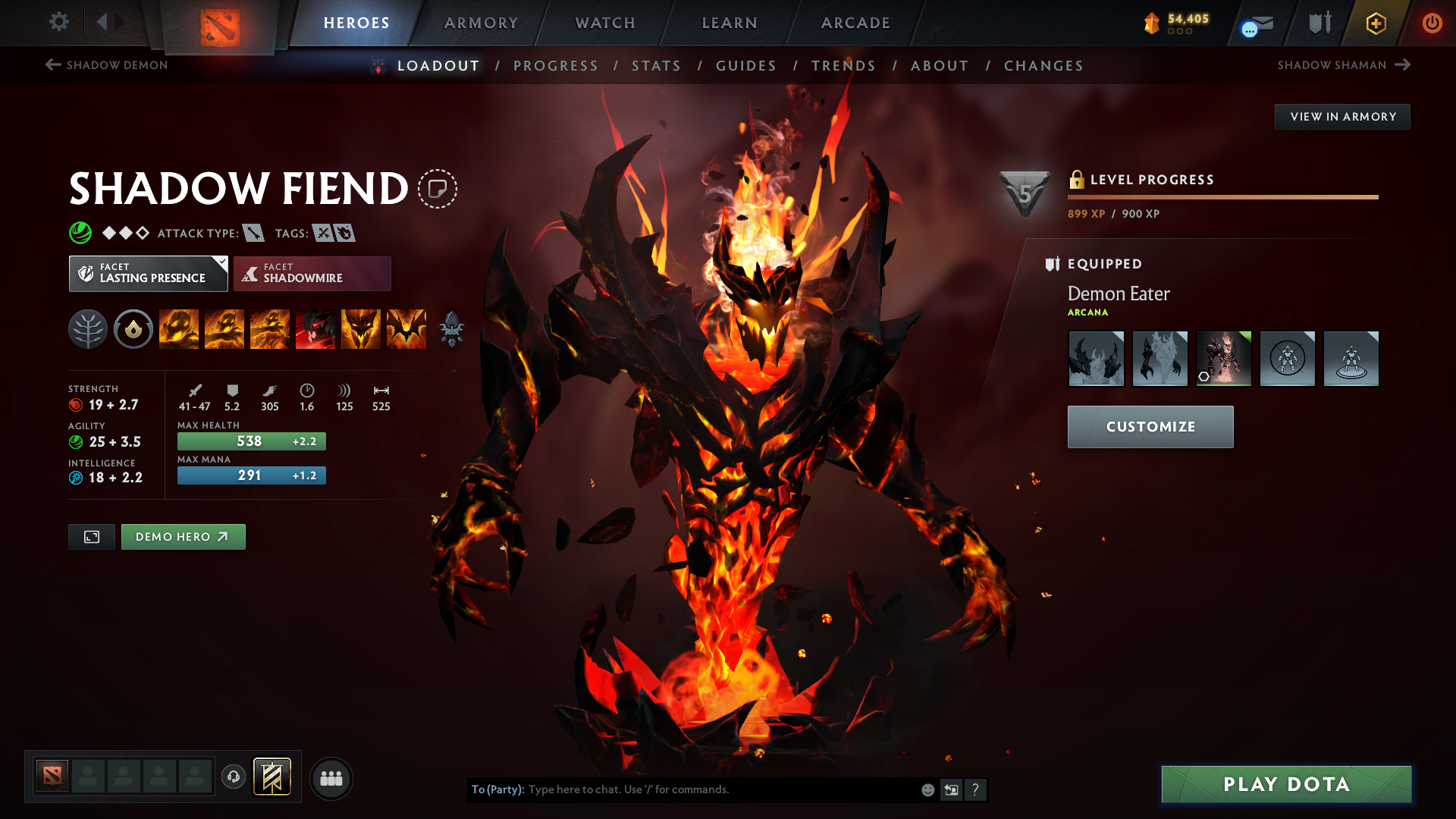Open the party finder people icon
The height and width of the screenshot is (819, 1456).
coord(331,777)
